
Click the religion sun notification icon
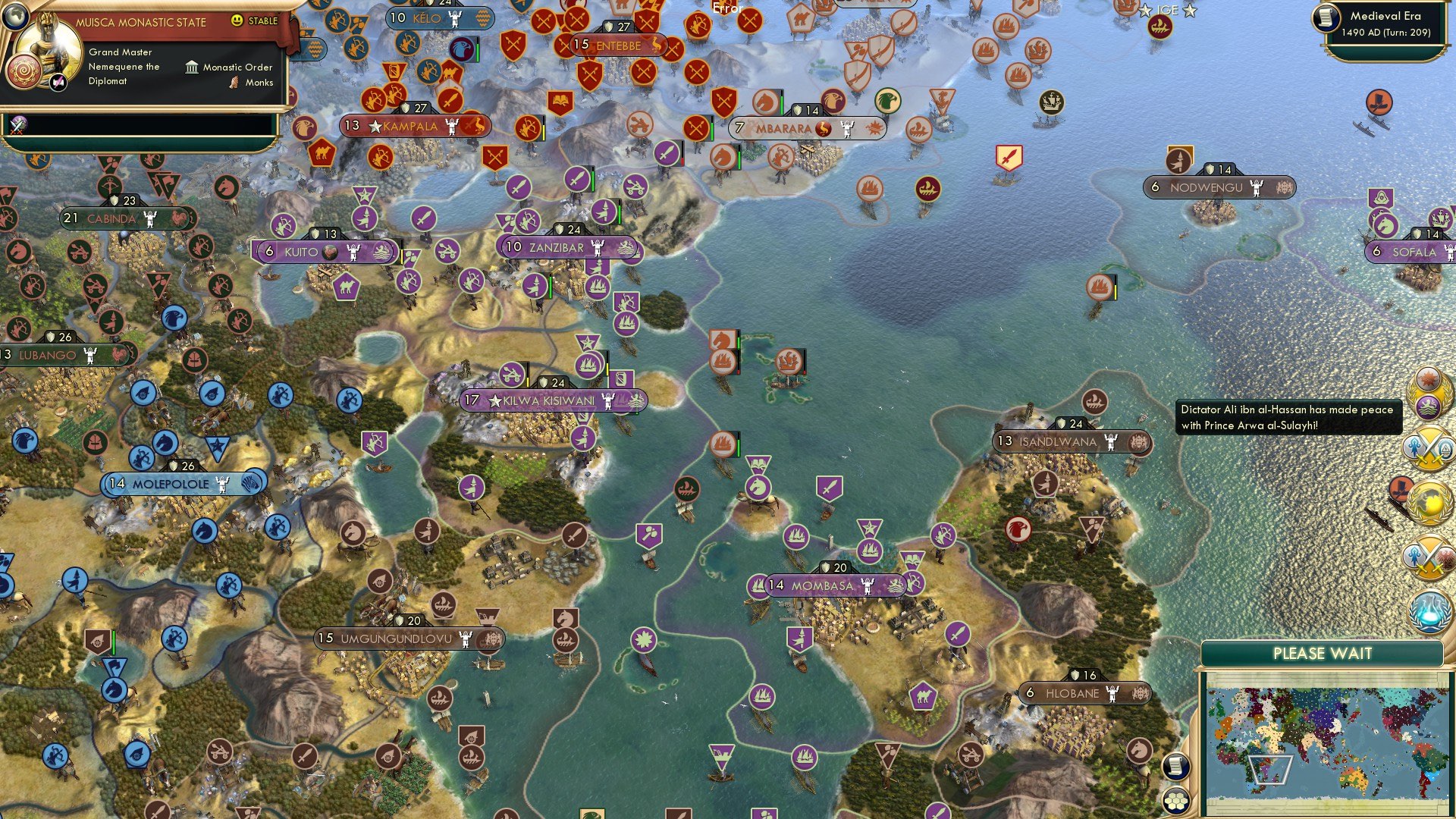(1429, 379)
